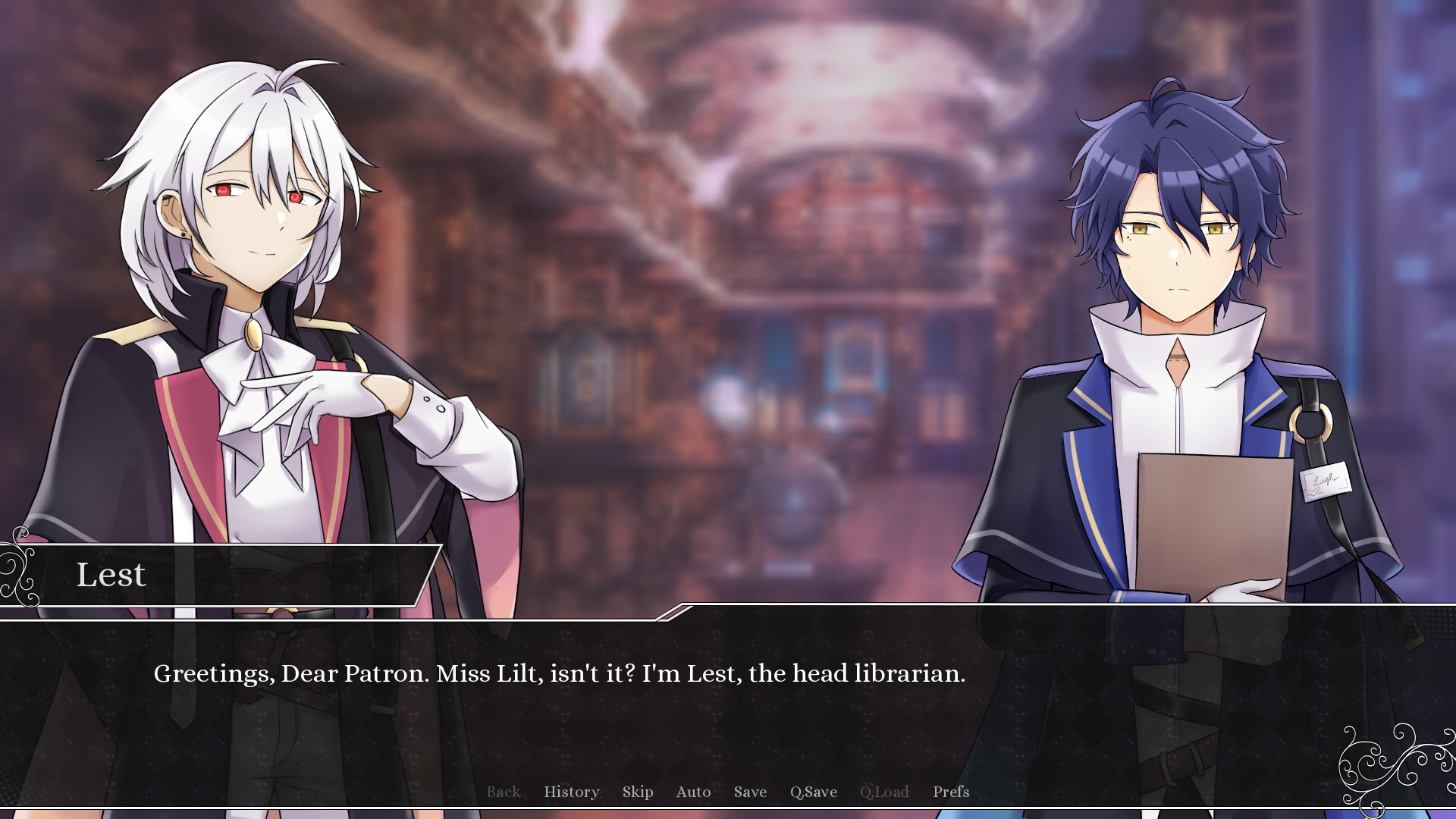
Task: Click the Back button
Action: coord(503,792)
